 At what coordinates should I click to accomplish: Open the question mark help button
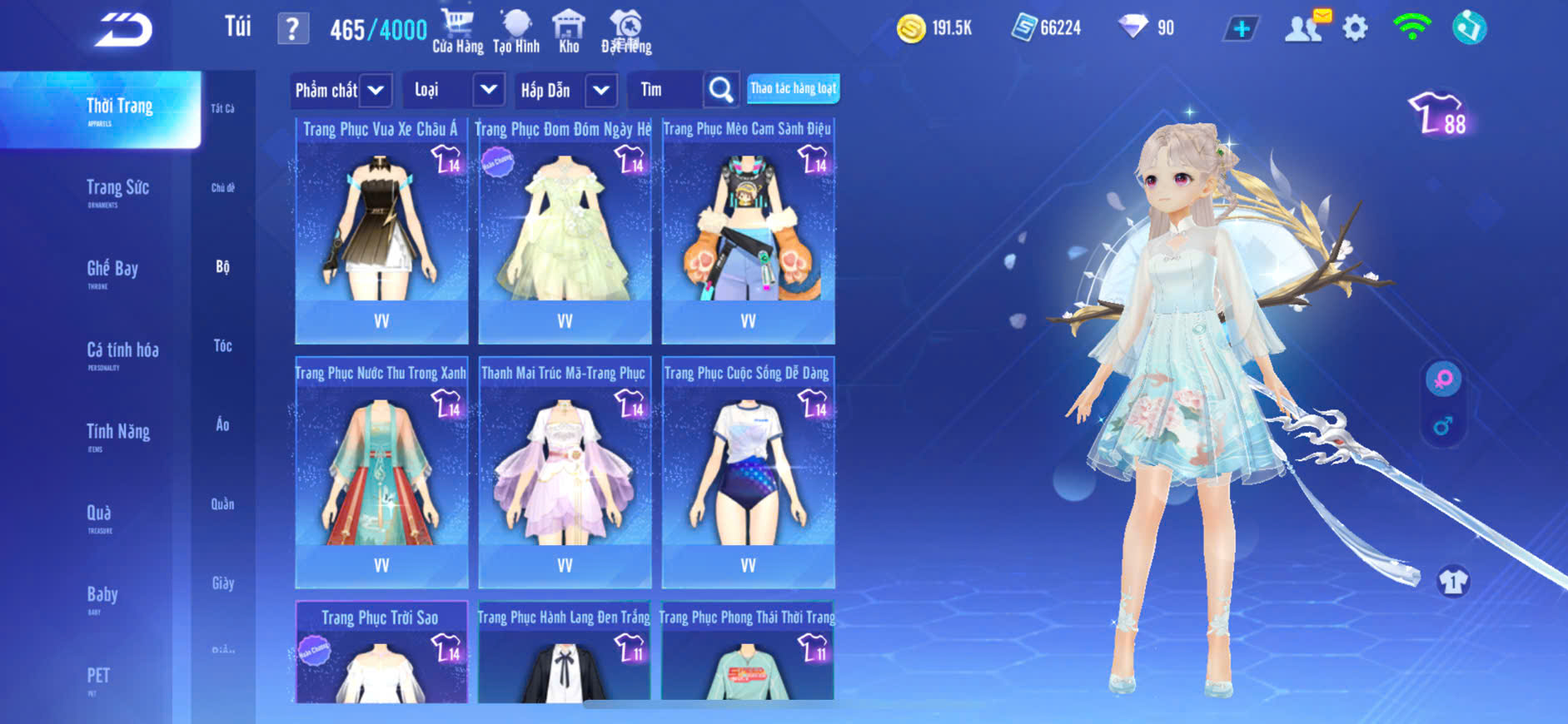[292, 30]
